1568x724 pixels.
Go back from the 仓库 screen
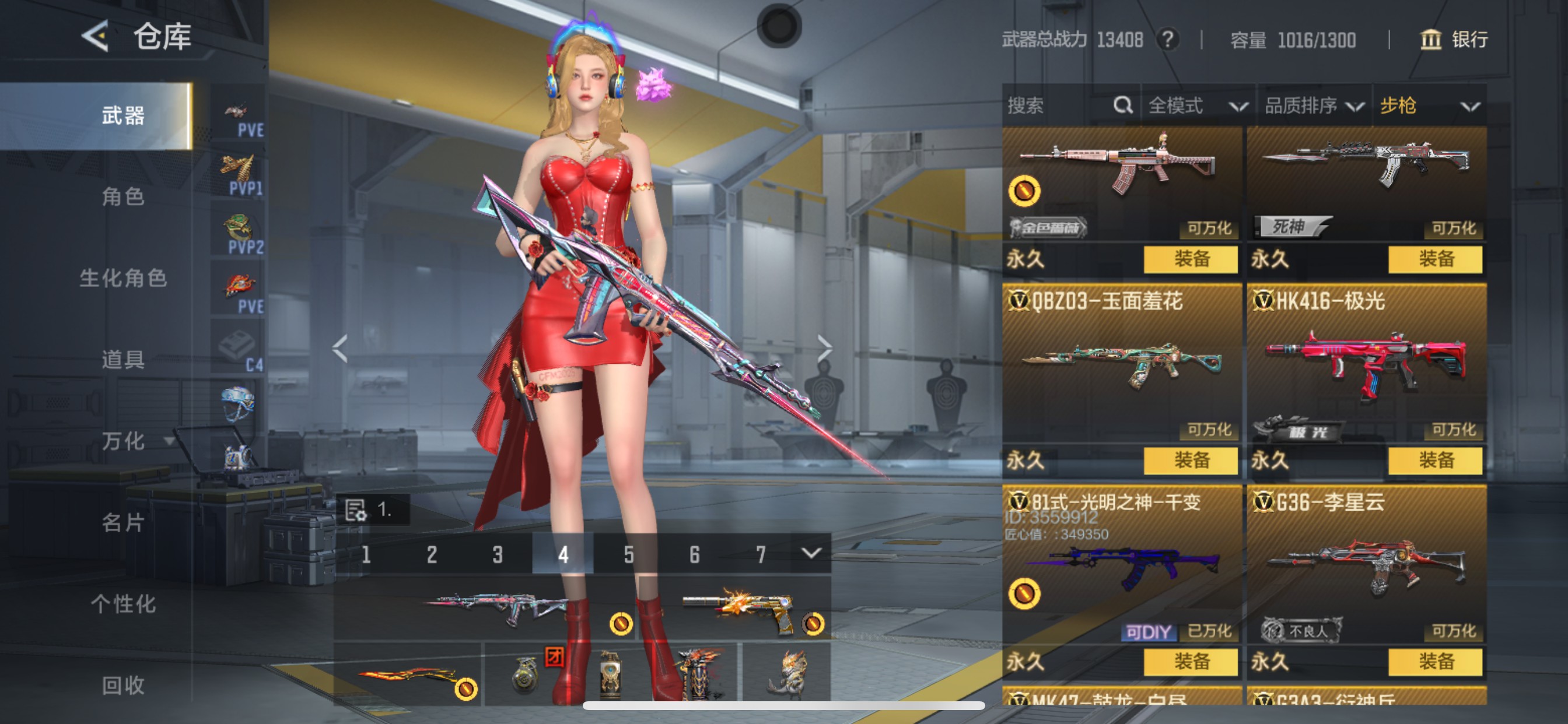pos(95,37)
